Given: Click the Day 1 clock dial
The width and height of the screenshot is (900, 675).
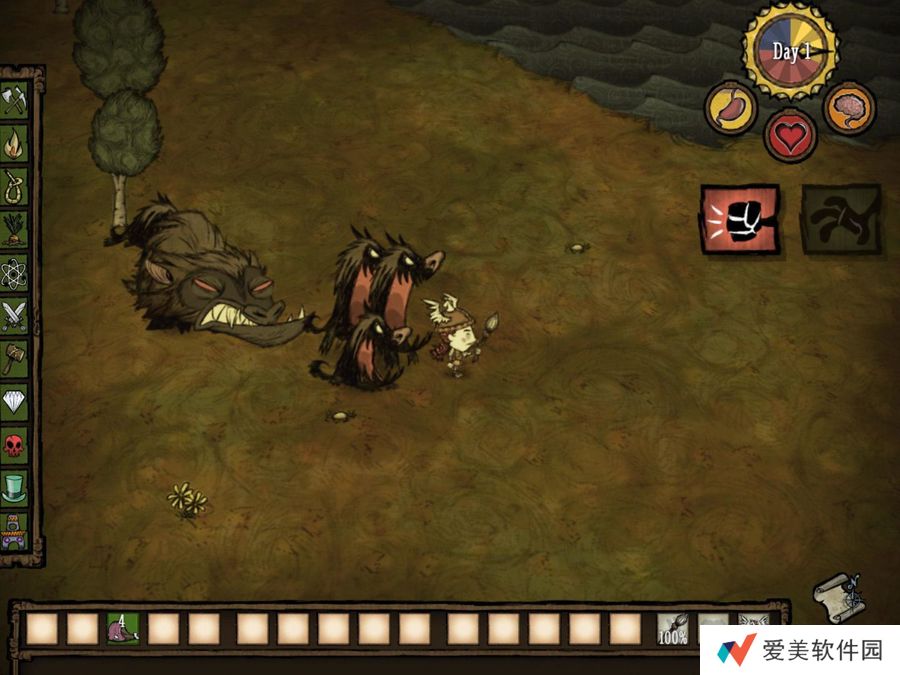Looking at the screenshot, I should (x=791, y=52).
